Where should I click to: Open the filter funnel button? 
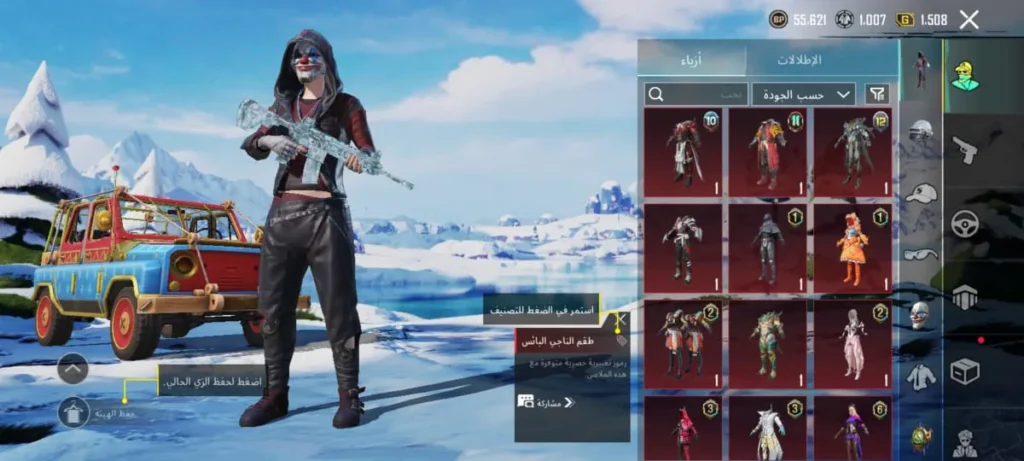point(877,94)
